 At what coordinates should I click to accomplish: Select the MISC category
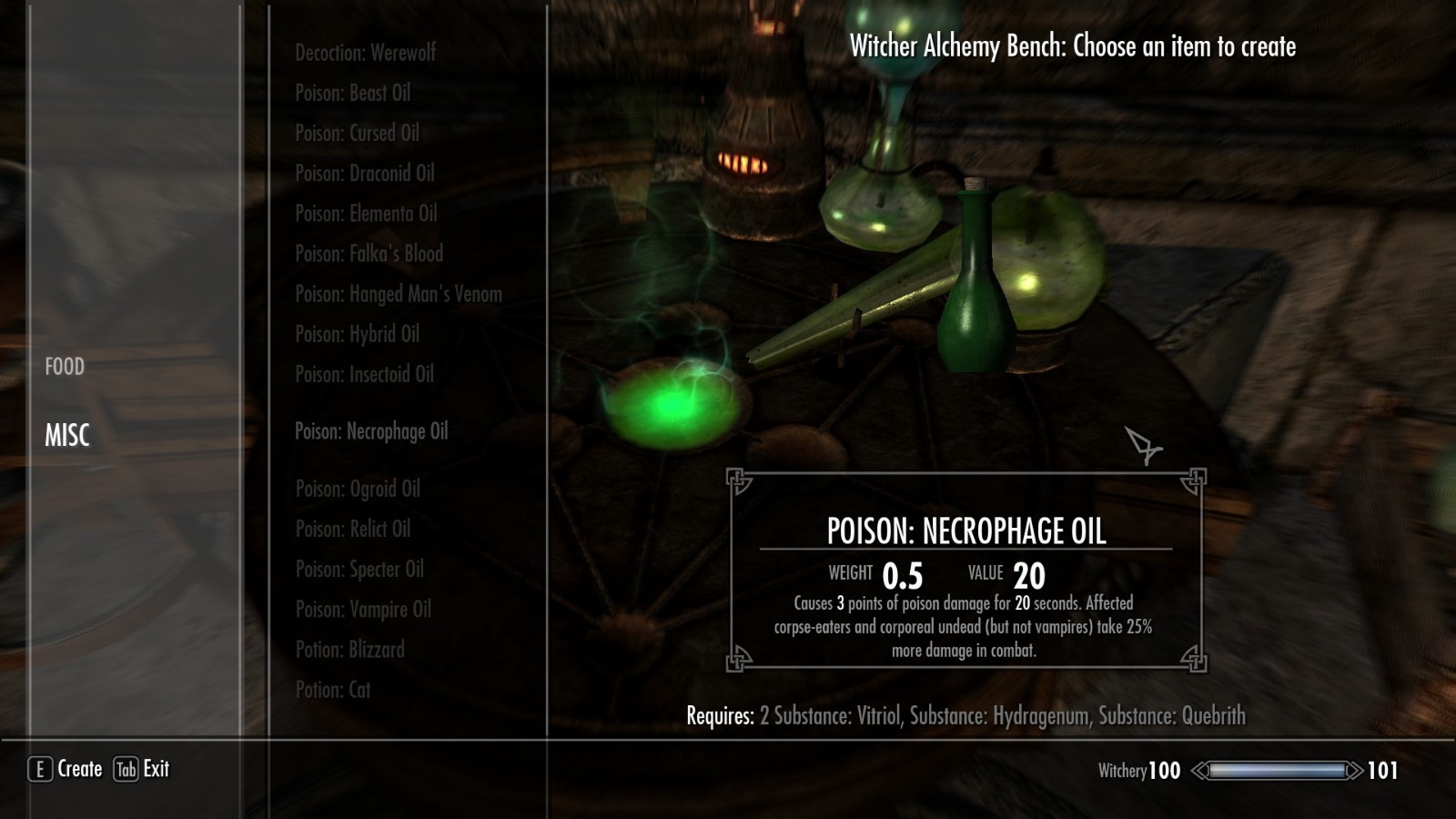pos(67,435)
